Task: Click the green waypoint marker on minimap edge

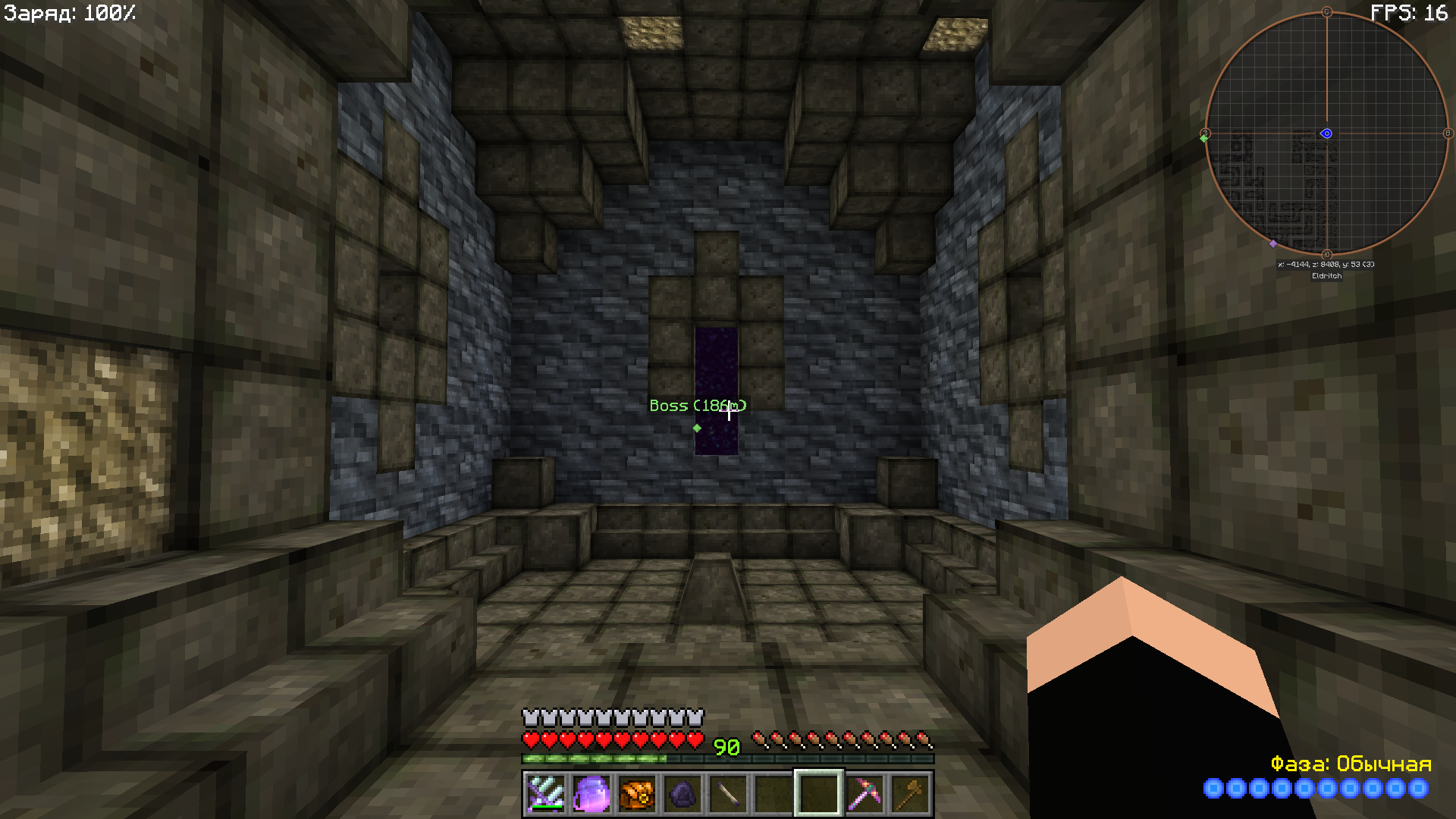Action: pos(1203,138)
